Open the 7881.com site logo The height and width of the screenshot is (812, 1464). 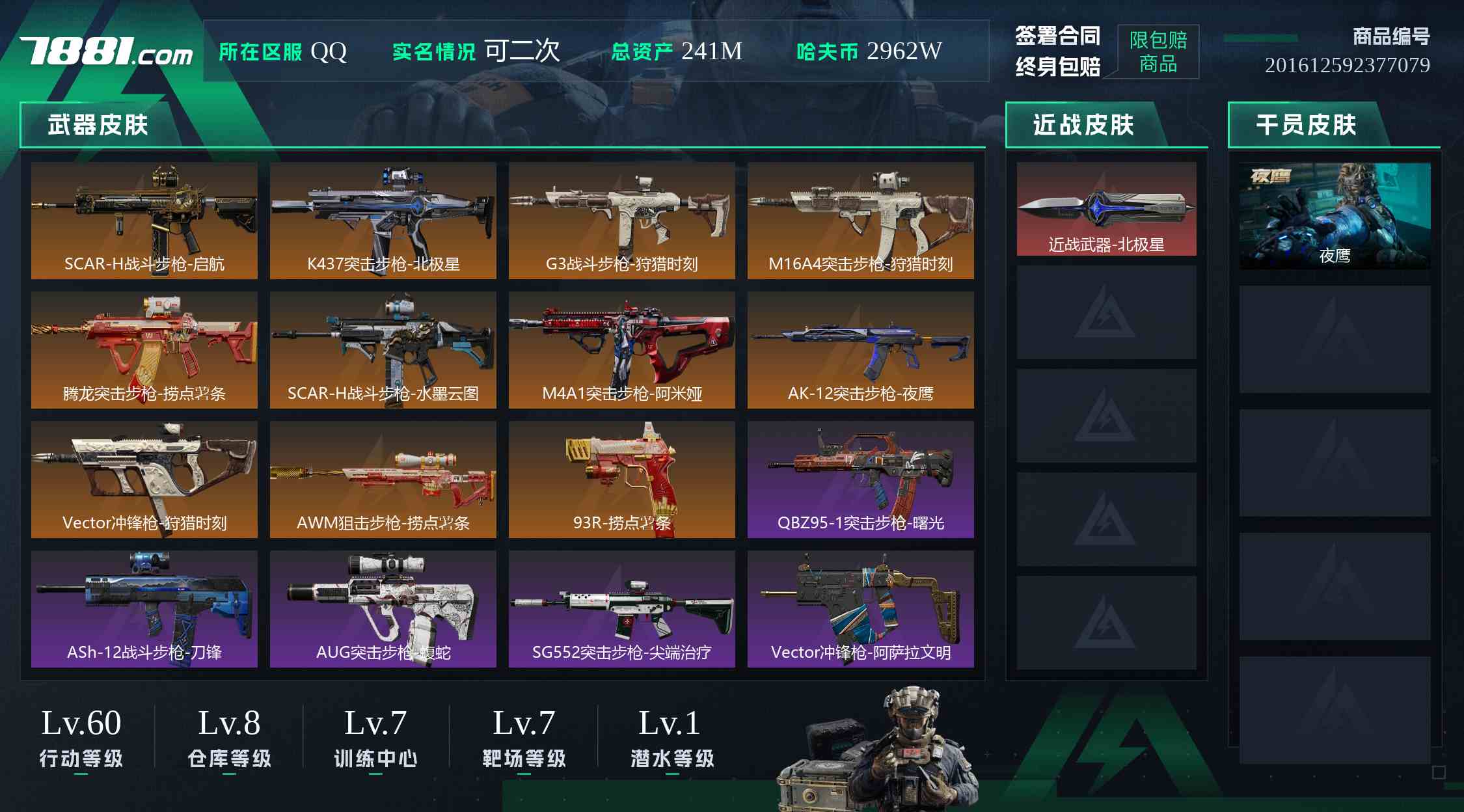[106, 51]
